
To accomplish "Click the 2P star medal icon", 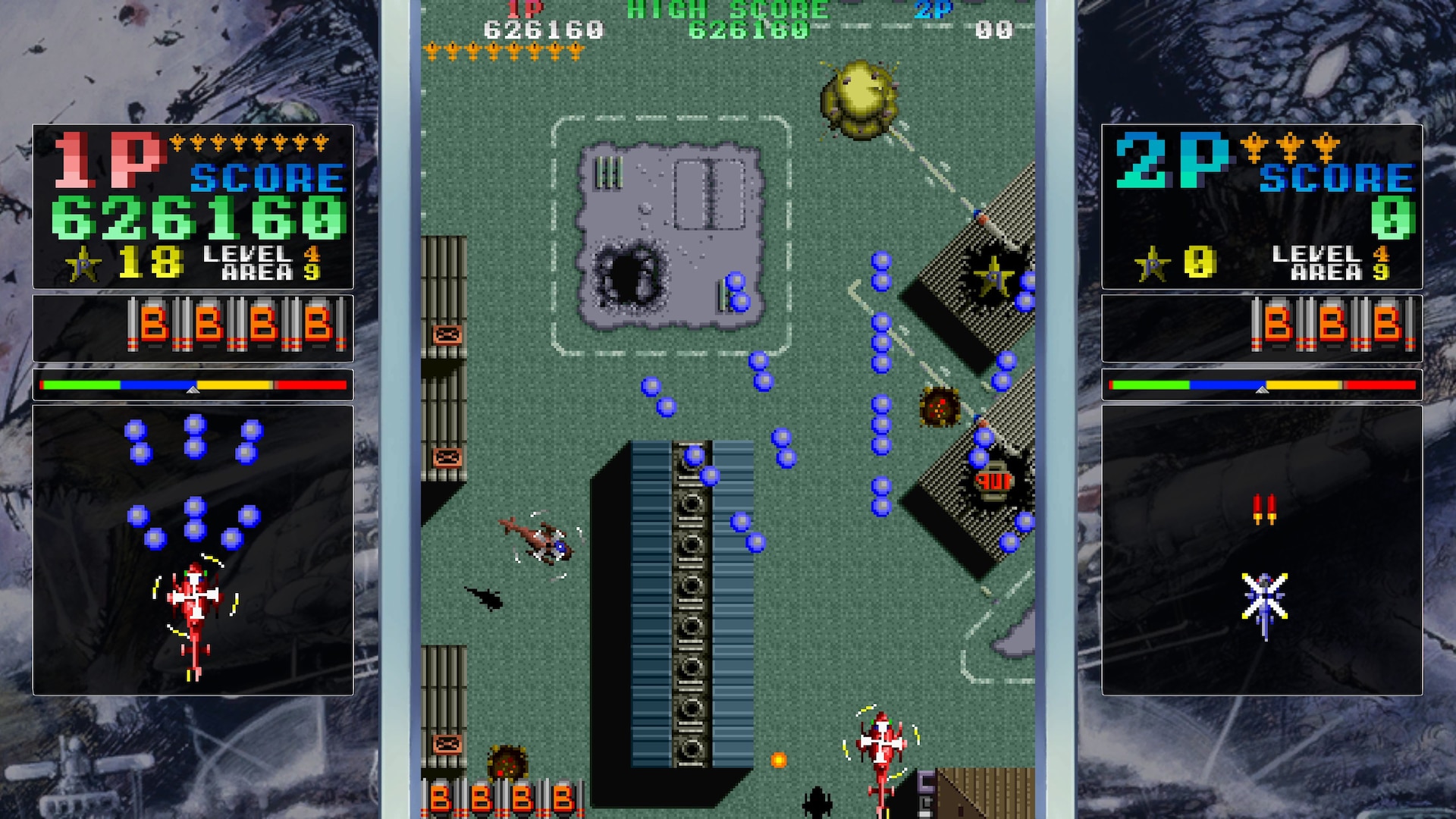I will coord(1152,263).
